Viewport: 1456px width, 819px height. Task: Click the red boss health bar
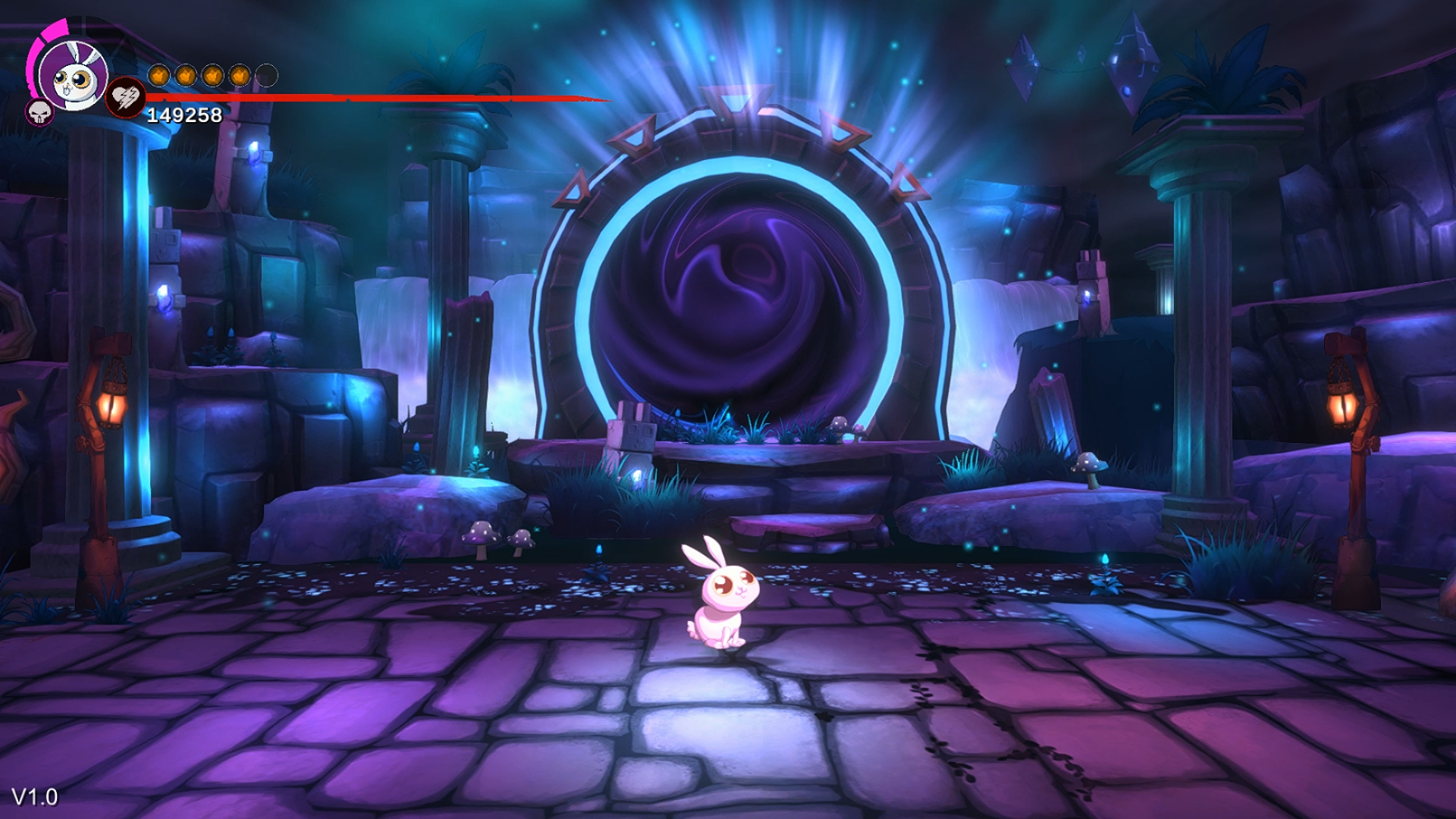(364, 99)
